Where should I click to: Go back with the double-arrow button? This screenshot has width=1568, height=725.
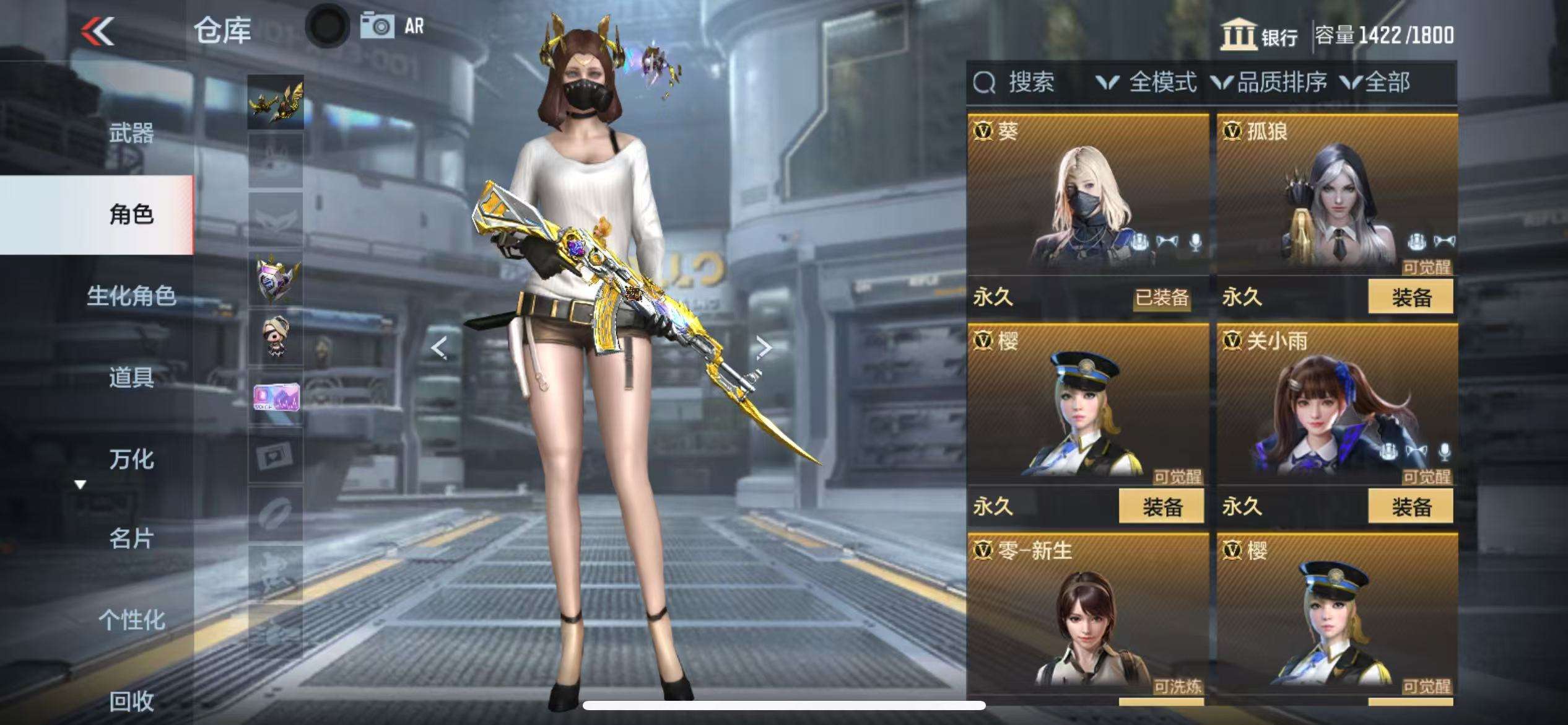click(x=98, y=31)
